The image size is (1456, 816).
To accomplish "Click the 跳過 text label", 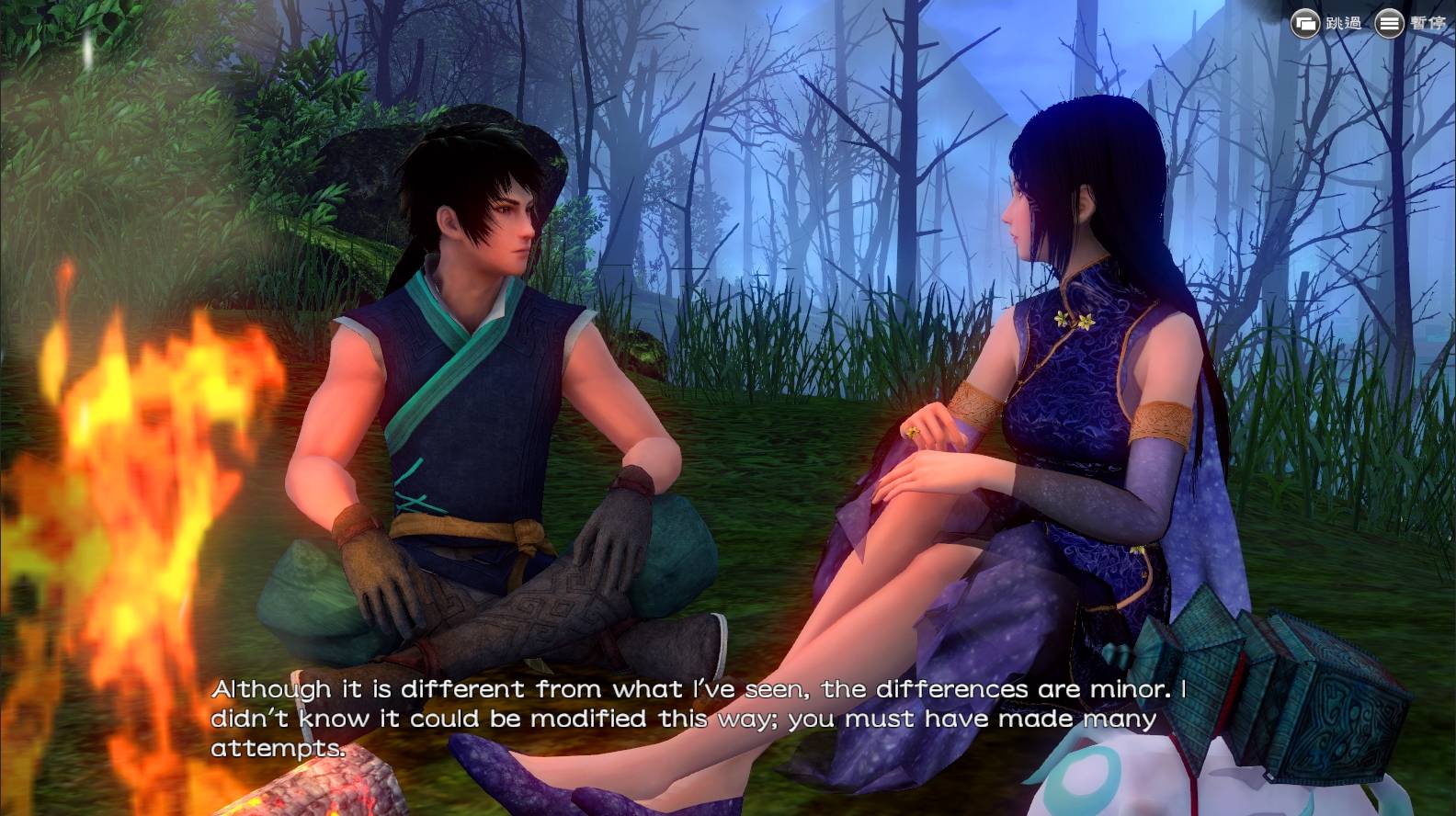I will click(1344, 24).
